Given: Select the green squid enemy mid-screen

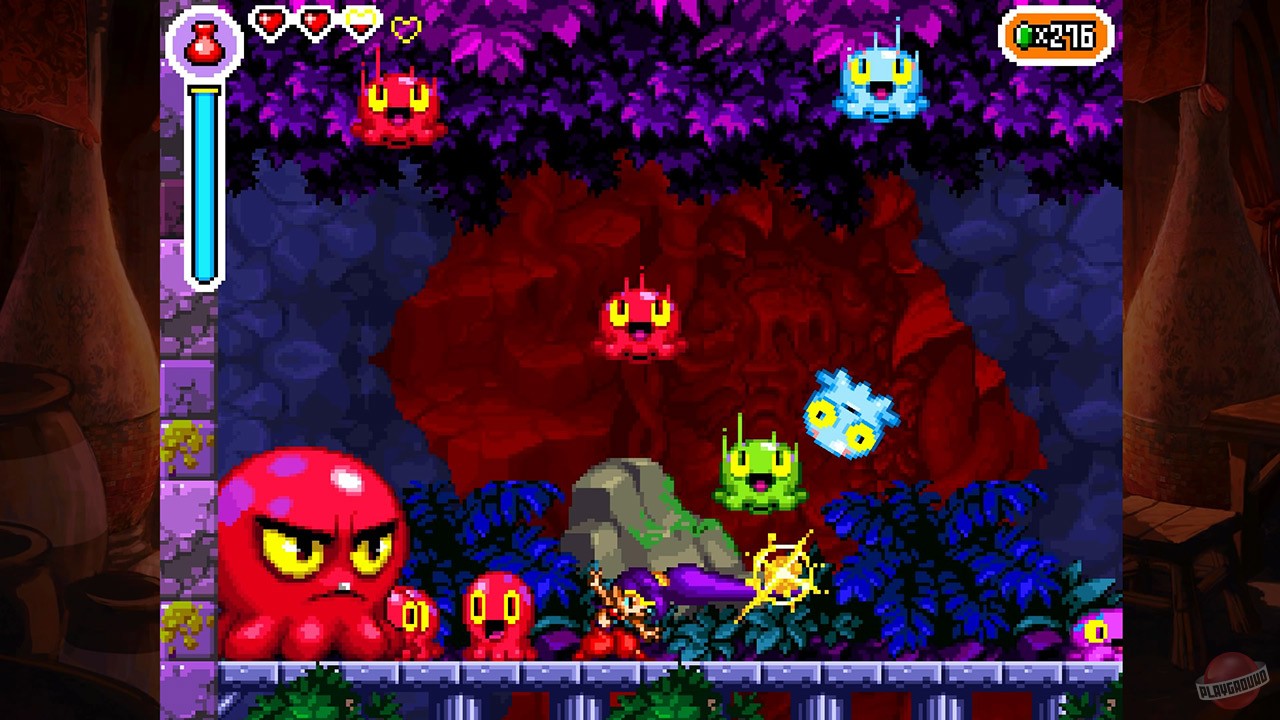Looking at the screenshot, I should (x=760, y=470).
